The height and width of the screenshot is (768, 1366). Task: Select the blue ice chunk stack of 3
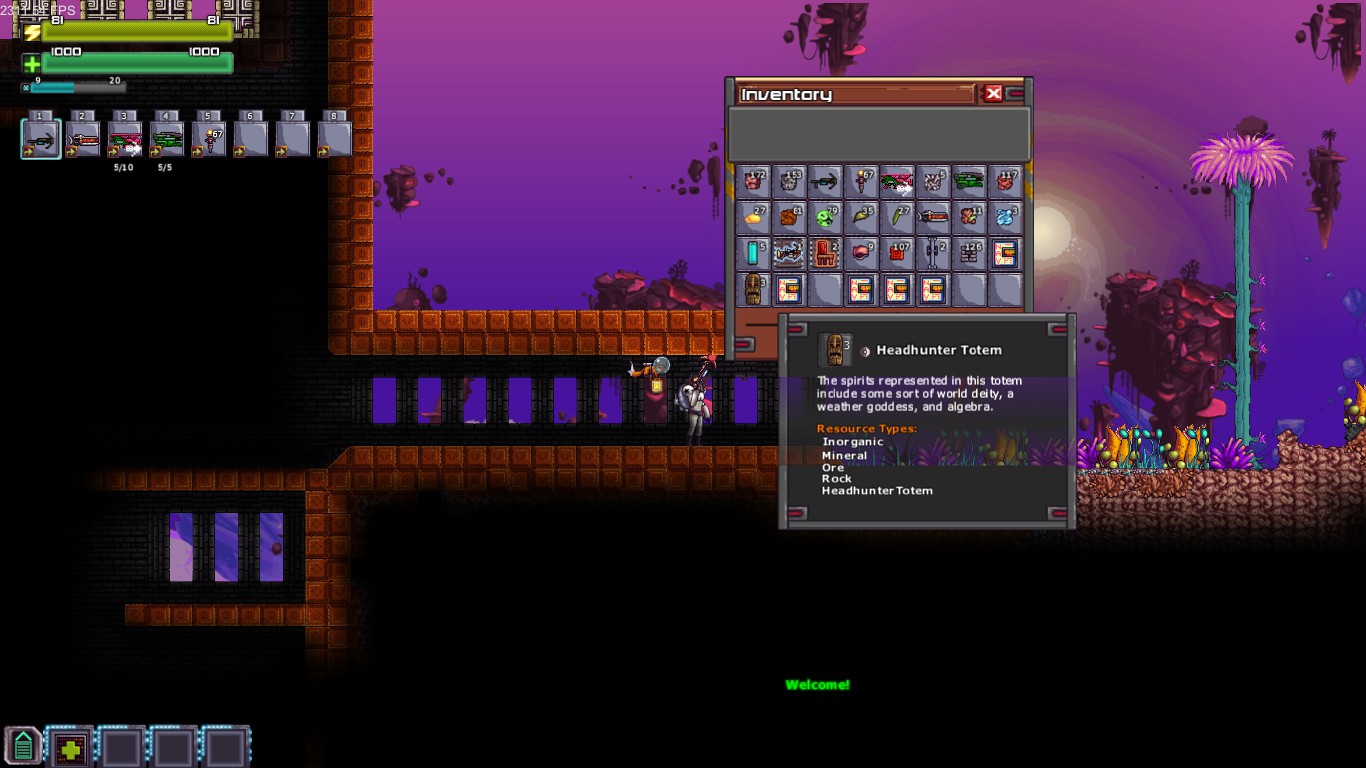coord(1005,217)
